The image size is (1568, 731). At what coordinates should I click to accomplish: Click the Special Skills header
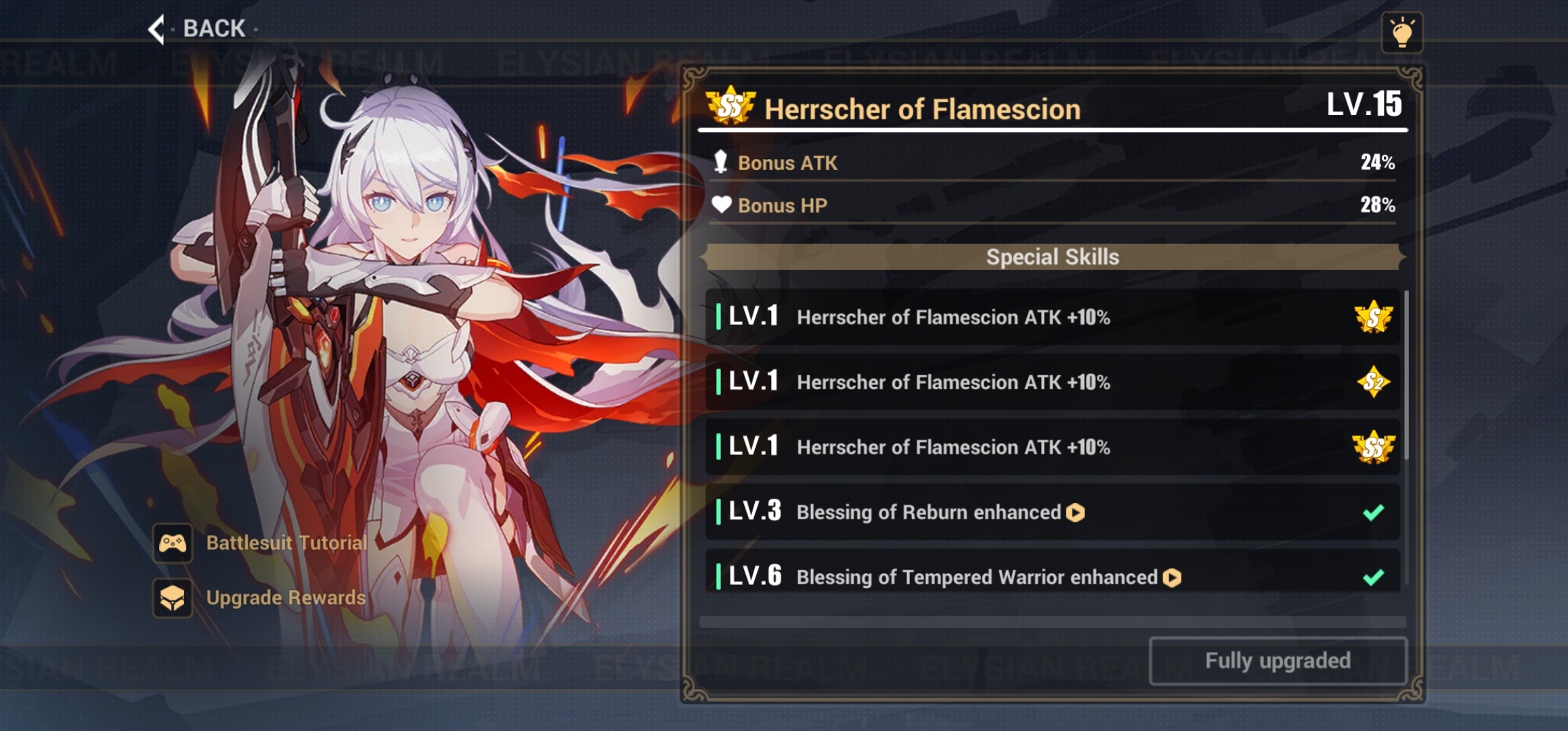point(1052,257)
